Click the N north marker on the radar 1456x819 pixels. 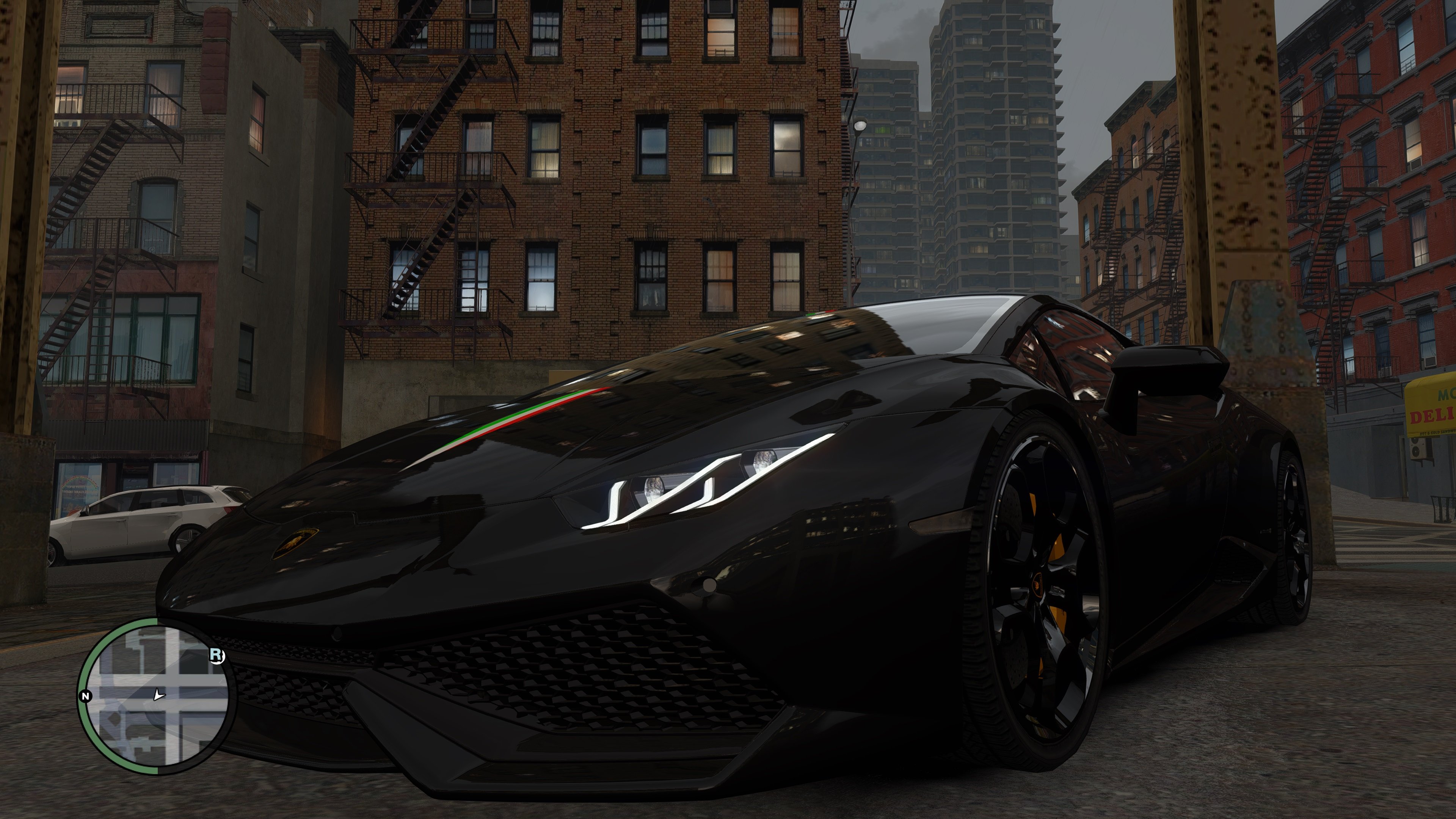pos(86,696)
